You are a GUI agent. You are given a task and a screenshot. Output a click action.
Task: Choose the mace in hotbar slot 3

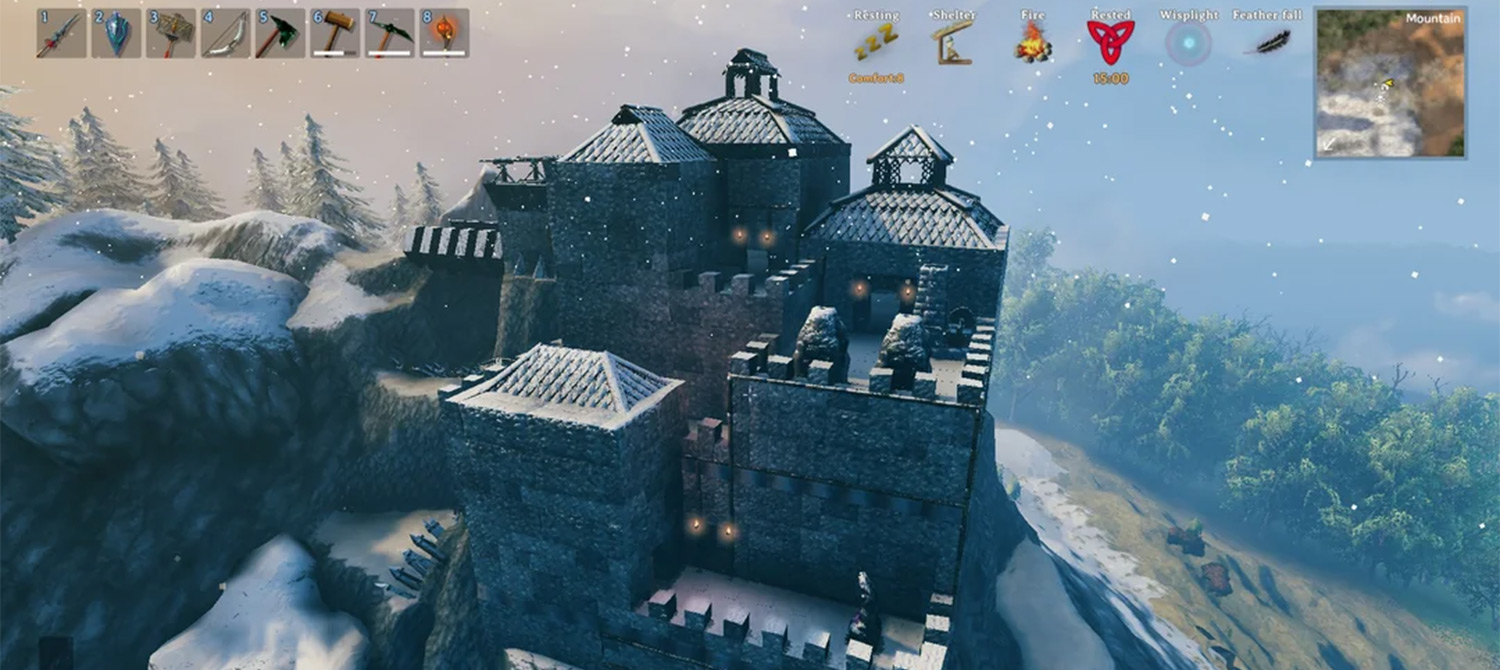point(171,34)
